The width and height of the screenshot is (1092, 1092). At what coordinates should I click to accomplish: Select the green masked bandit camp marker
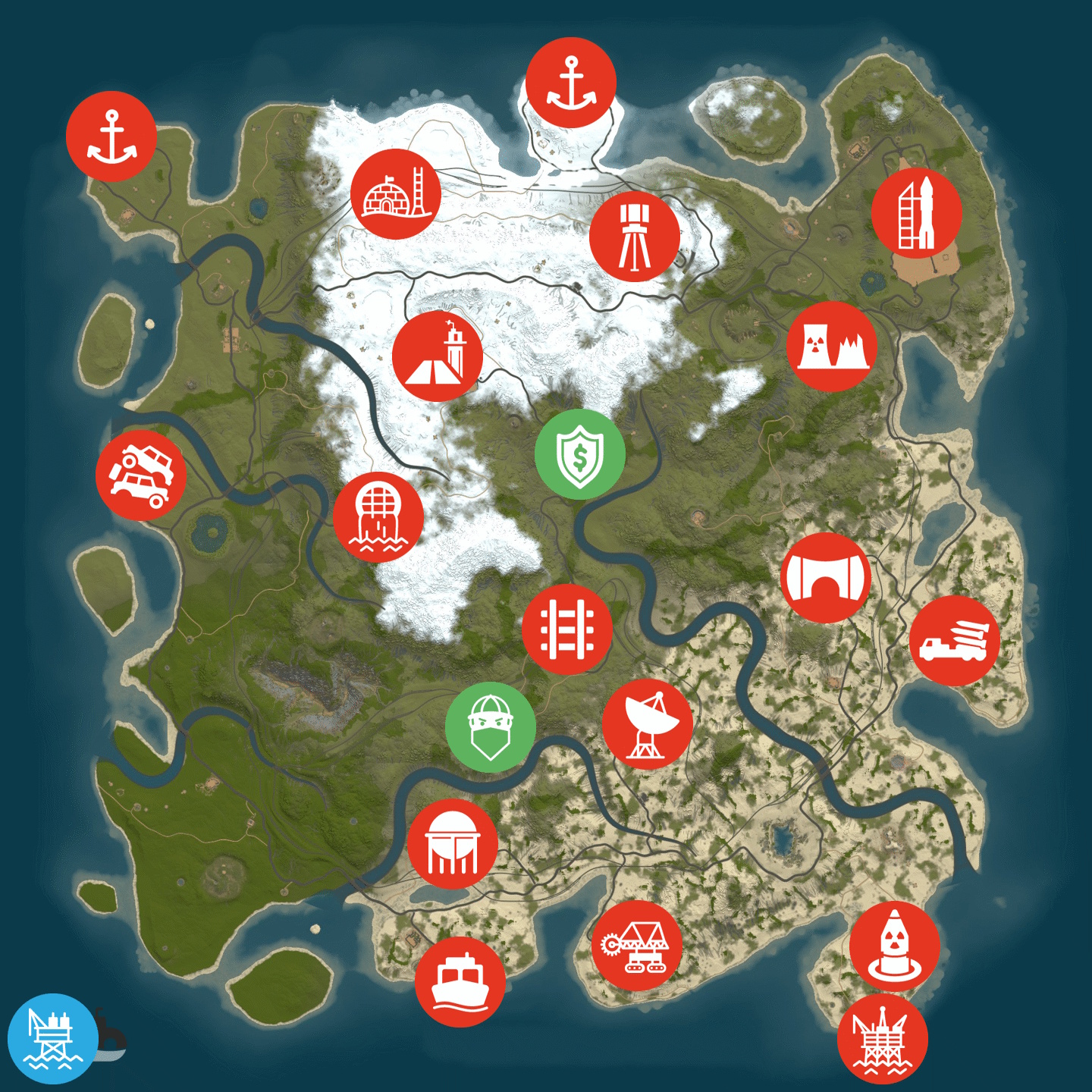pos(491,727)
